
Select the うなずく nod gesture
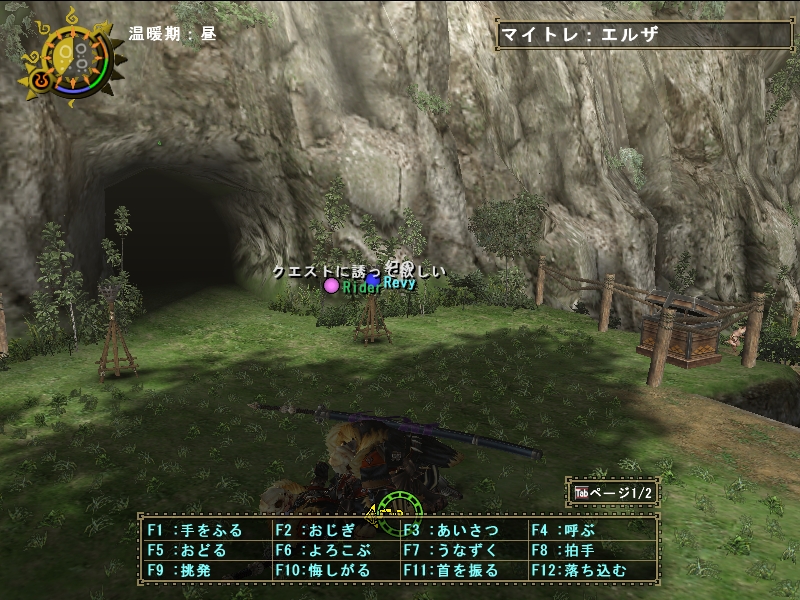[x=462, y=551]
